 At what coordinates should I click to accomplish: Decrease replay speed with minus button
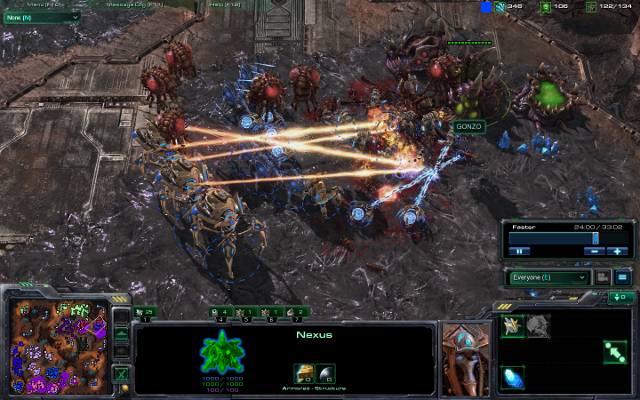pyautogui.click(x=594, y=251)
